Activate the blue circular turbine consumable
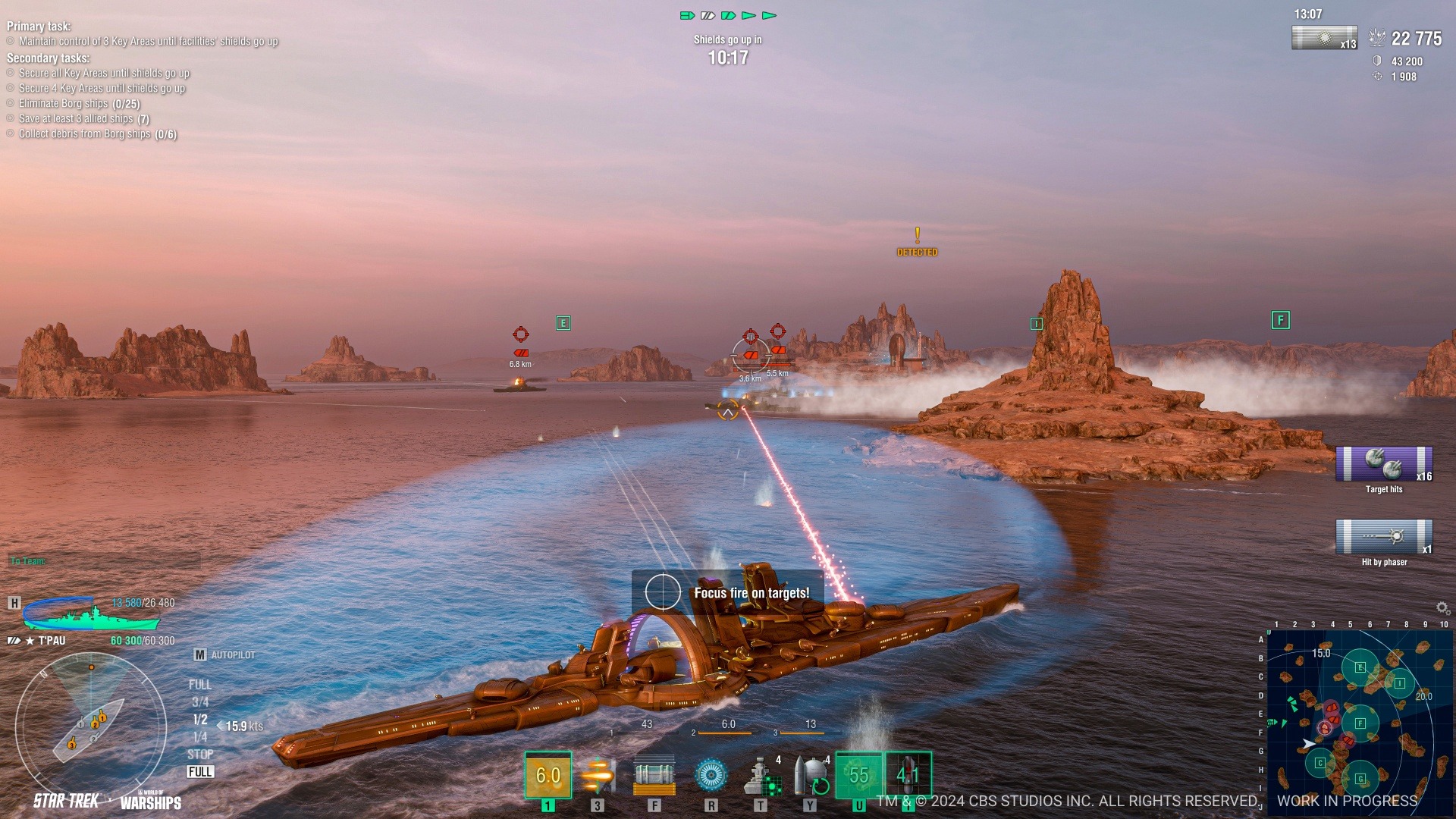The image size is (1456, 819). (x=711, y=775)
